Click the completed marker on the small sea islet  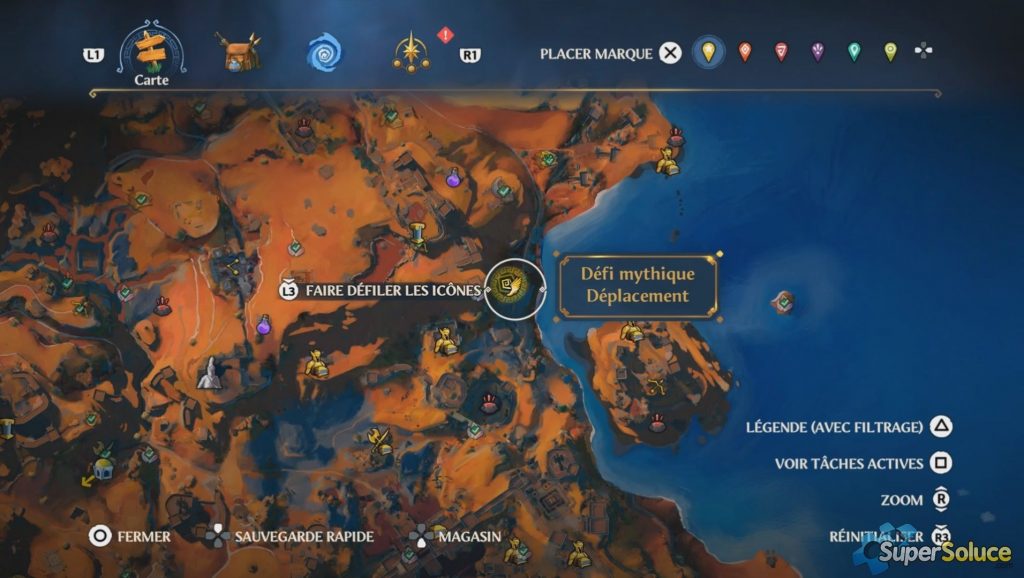[785, 300]
